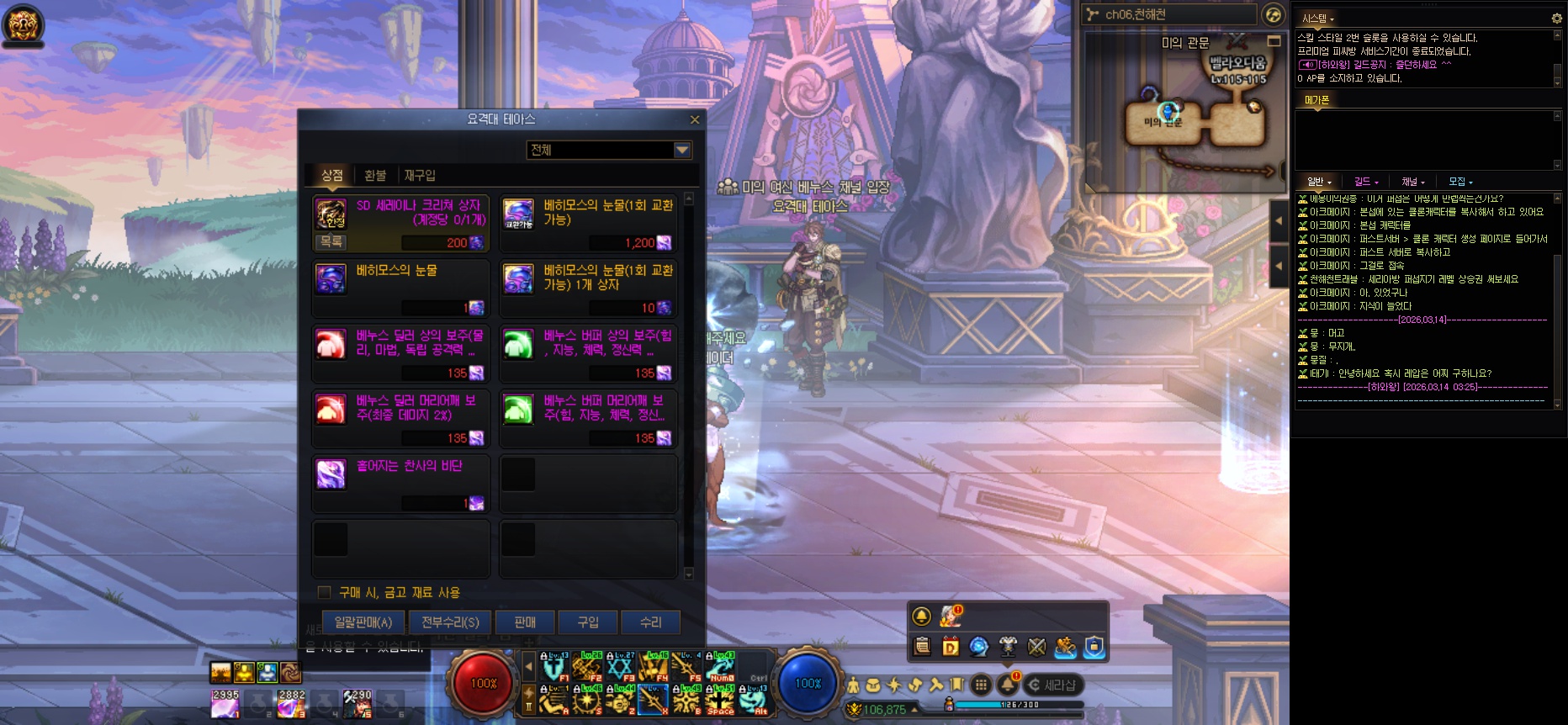Open the 전체 category dropdown
The height and width of the screenshot is (725, 1568).
point(682,150)
